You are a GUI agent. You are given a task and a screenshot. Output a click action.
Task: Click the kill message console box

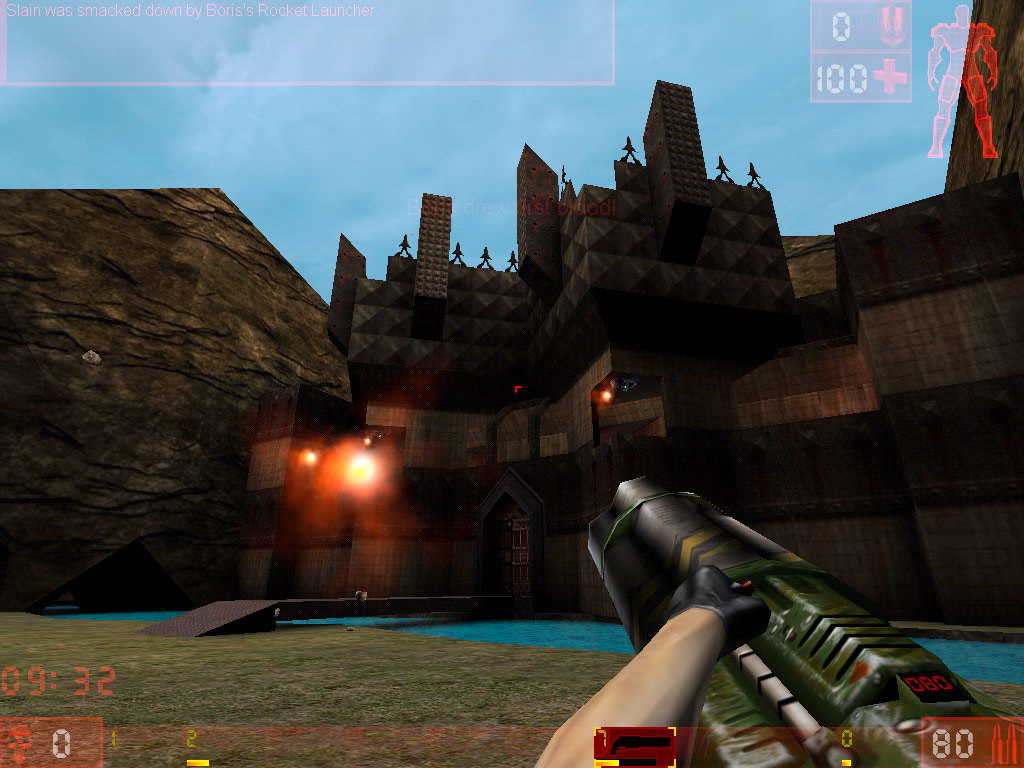(x=309, y=44)
